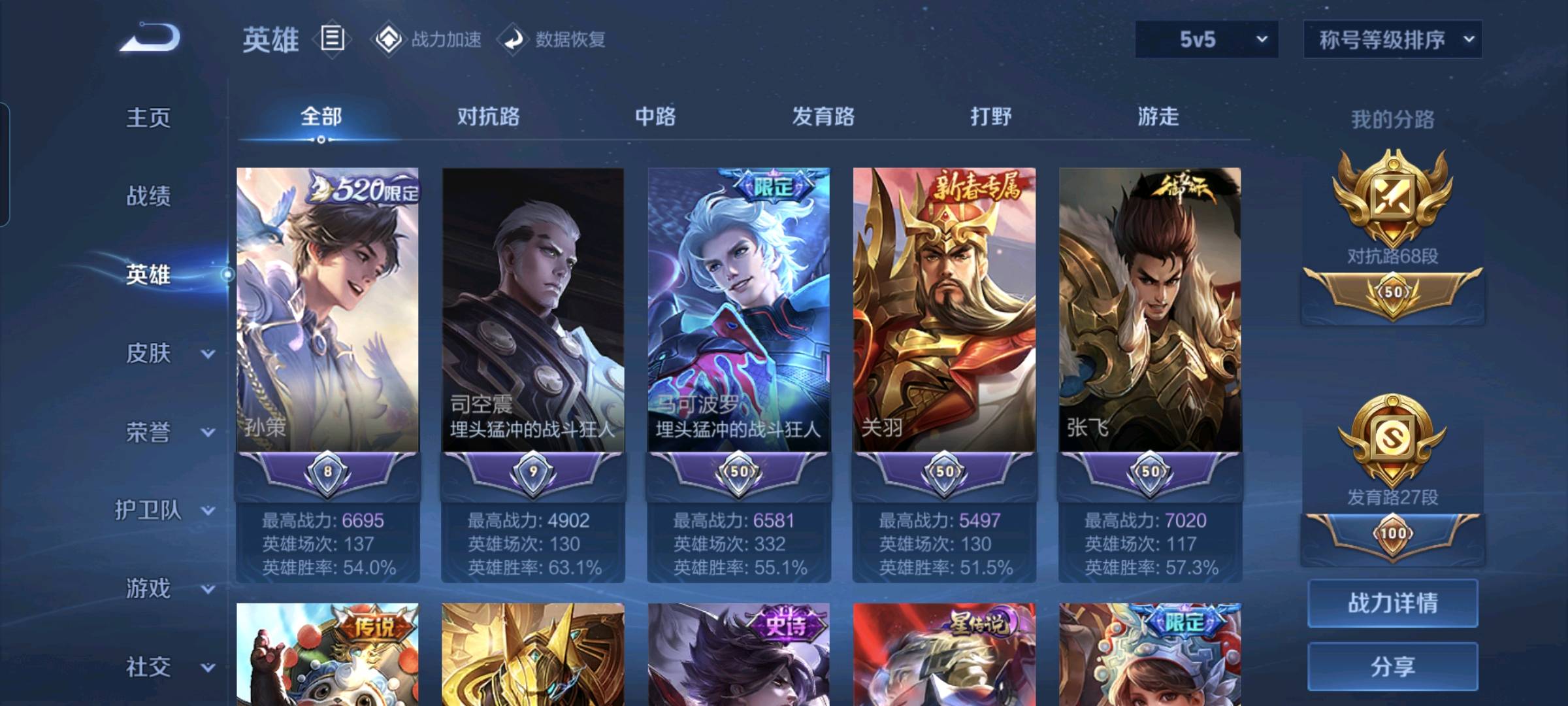Switch to the 中路 tab

[x=655, y=116]
